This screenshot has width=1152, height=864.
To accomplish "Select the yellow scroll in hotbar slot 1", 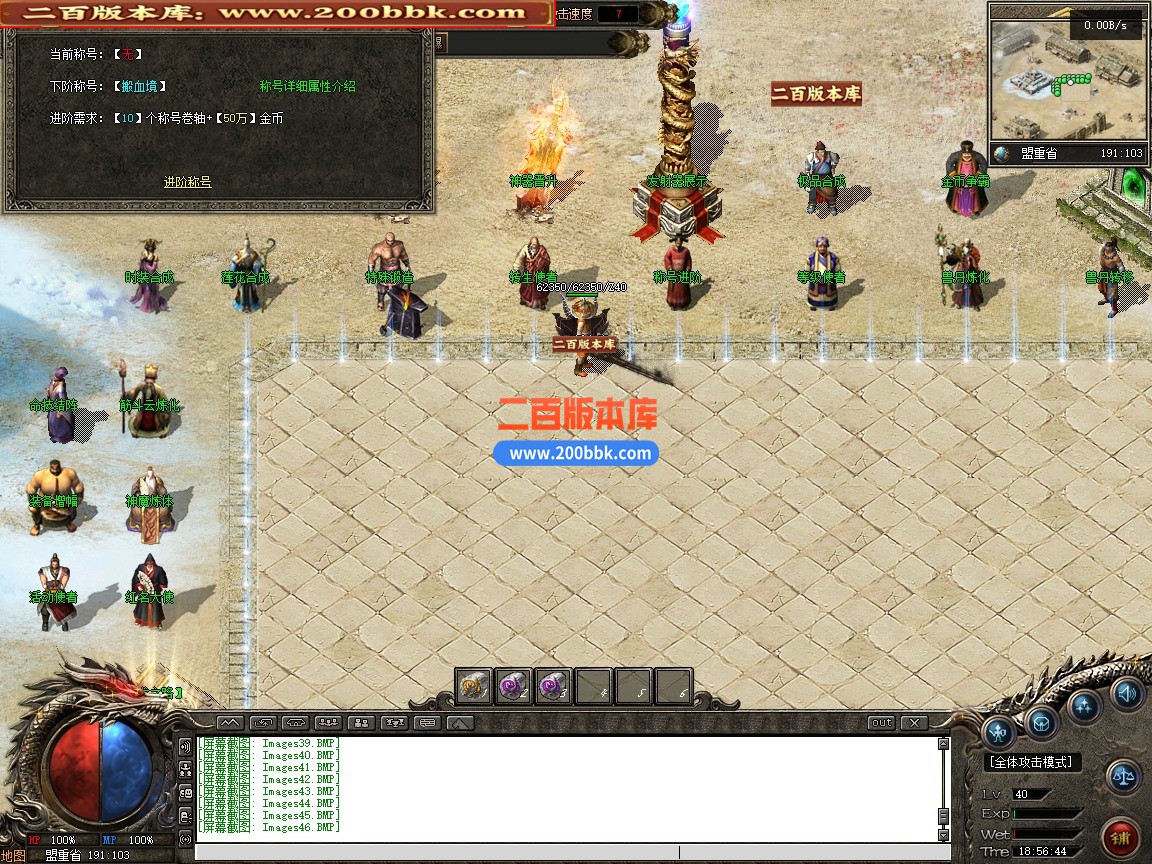I will pyautogui.click(x=474, y=686).
